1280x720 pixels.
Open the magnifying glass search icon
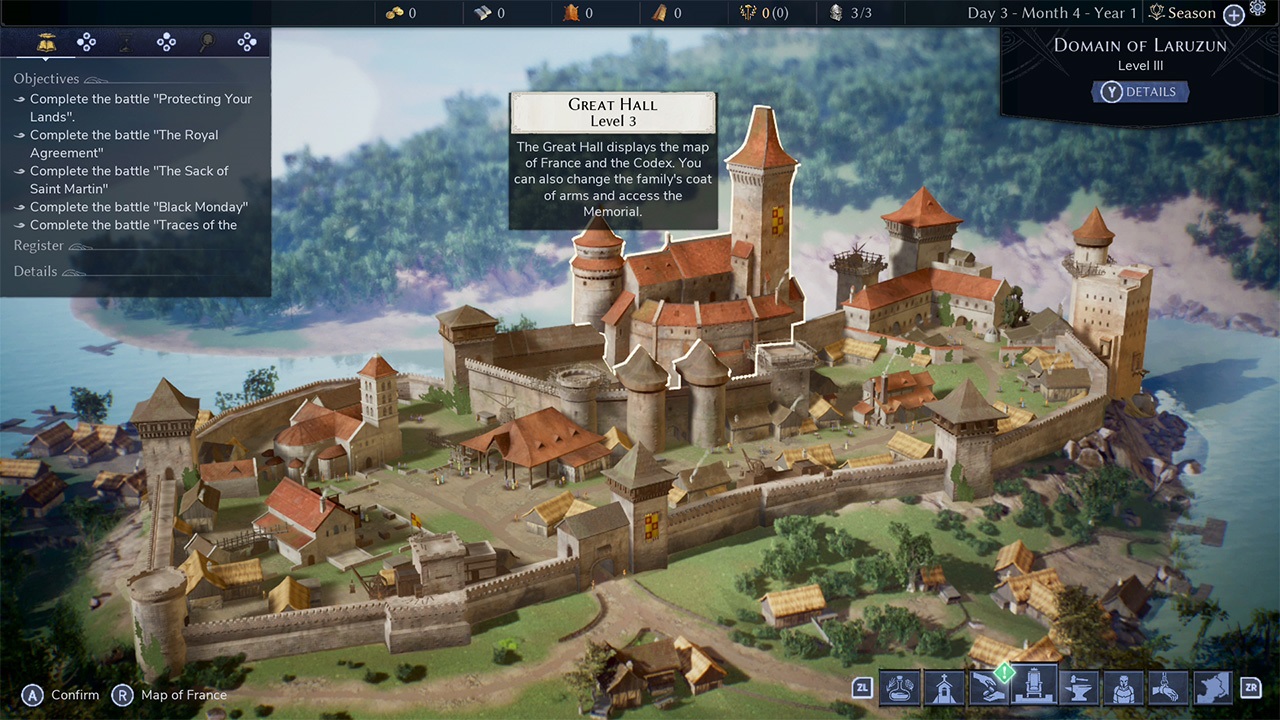[x=207, y=42]
